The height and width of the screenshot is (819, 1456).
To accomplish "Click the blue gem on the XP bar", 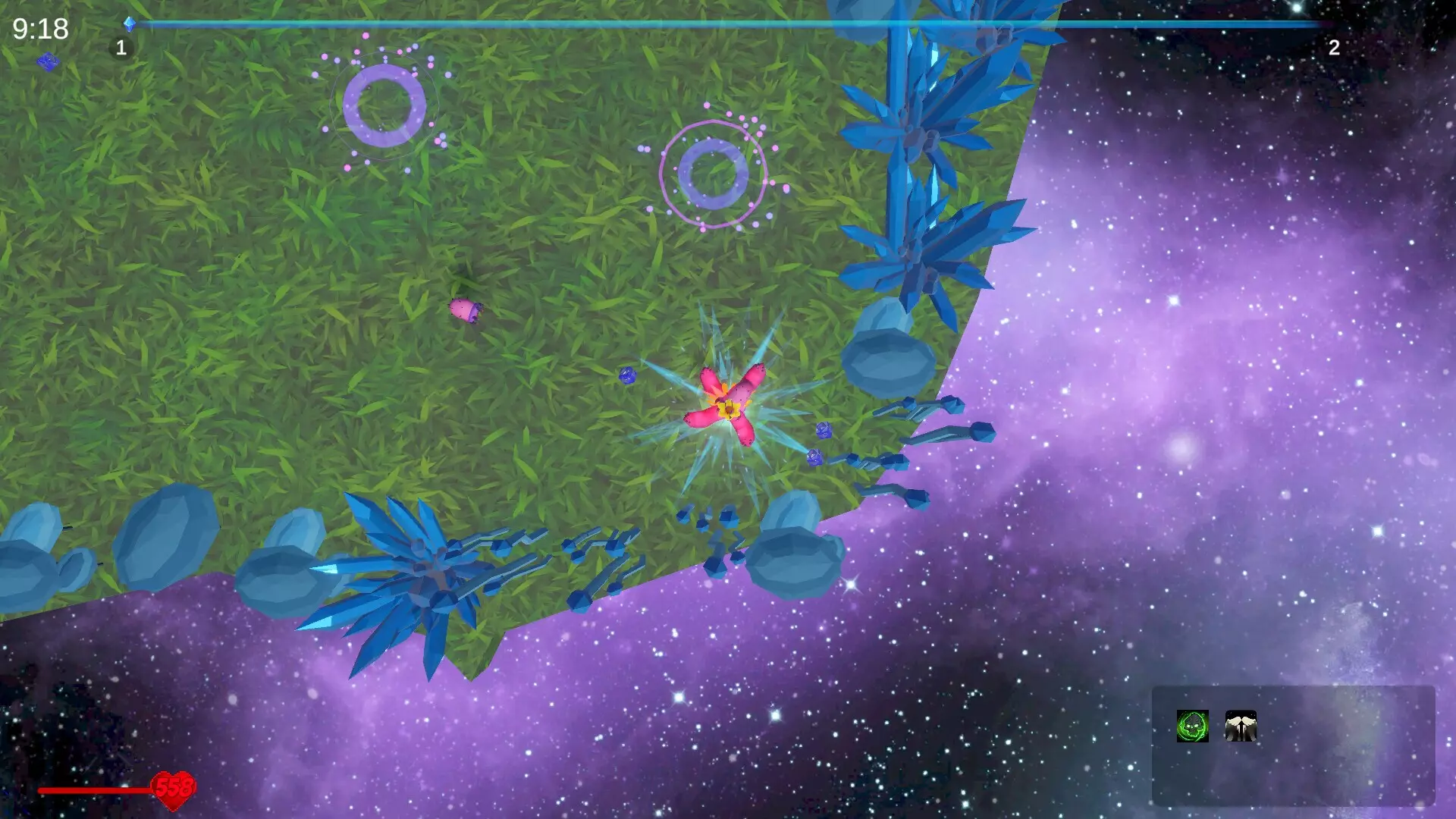I will [130, 23].
